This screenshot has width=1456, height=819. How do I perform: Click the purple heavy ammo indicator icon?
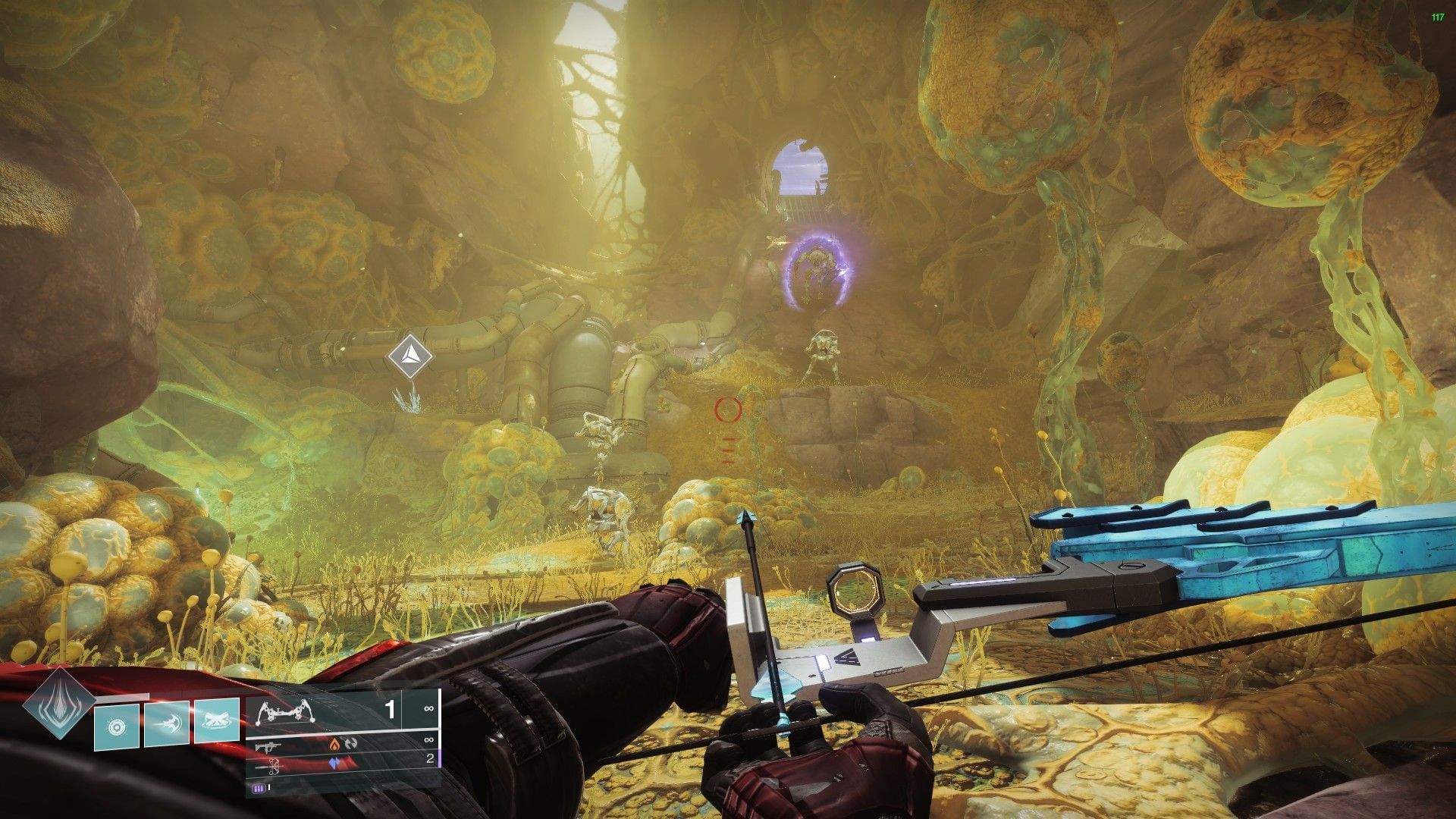click(258, 789)
